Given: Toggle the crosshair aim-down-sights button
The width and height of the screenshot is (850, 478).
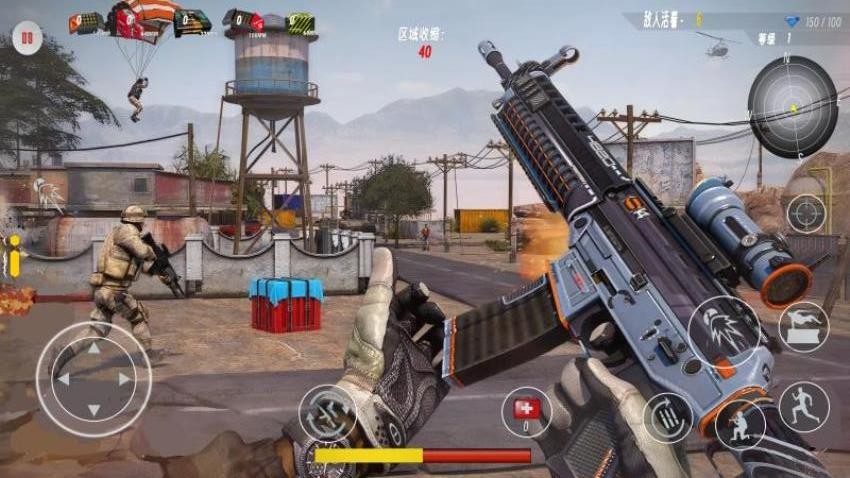Looking at the screenshot, I should pos(805,213).
